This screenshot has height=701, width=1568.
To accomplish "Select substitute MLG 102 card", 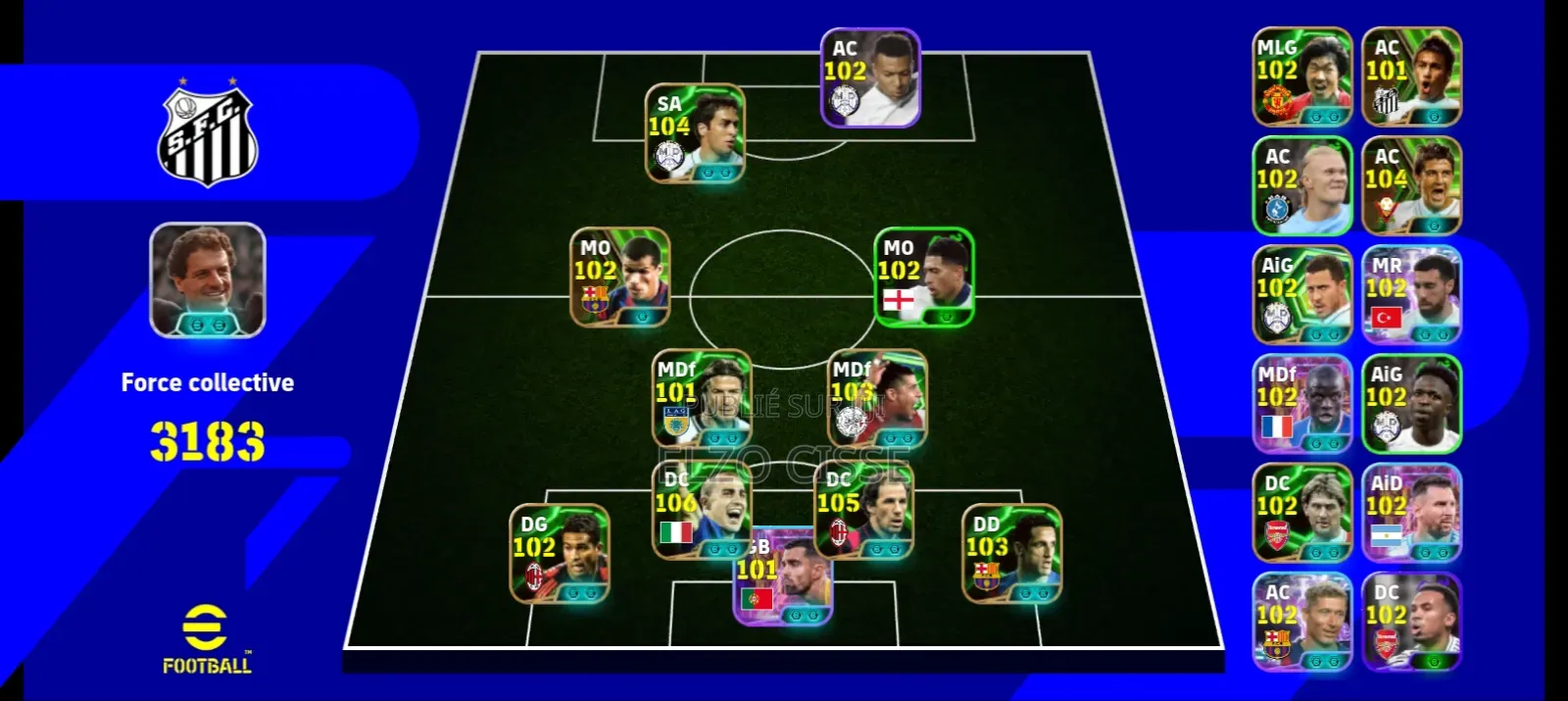I will pos(1302,76).
